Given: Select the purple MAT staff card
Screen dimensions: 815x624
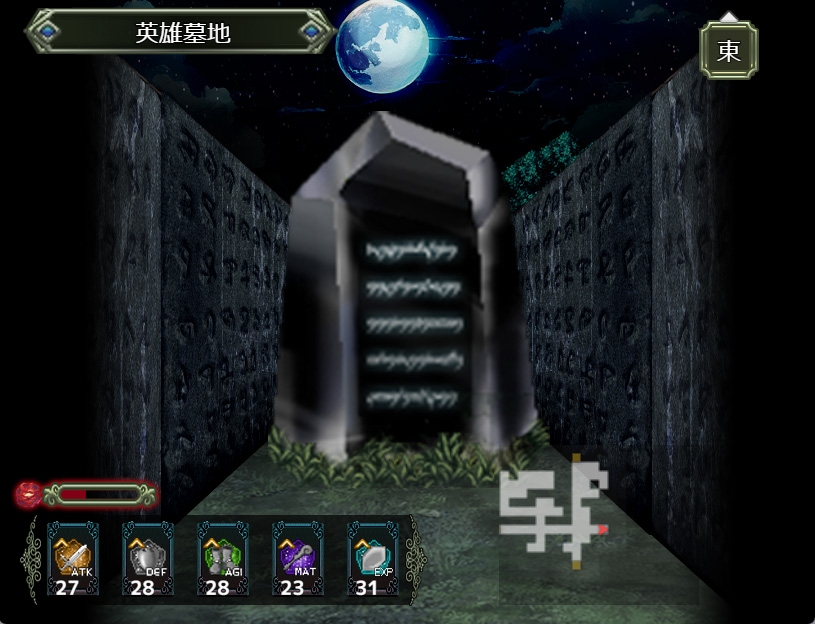Looking at the screenshot, I should point(297,558).
